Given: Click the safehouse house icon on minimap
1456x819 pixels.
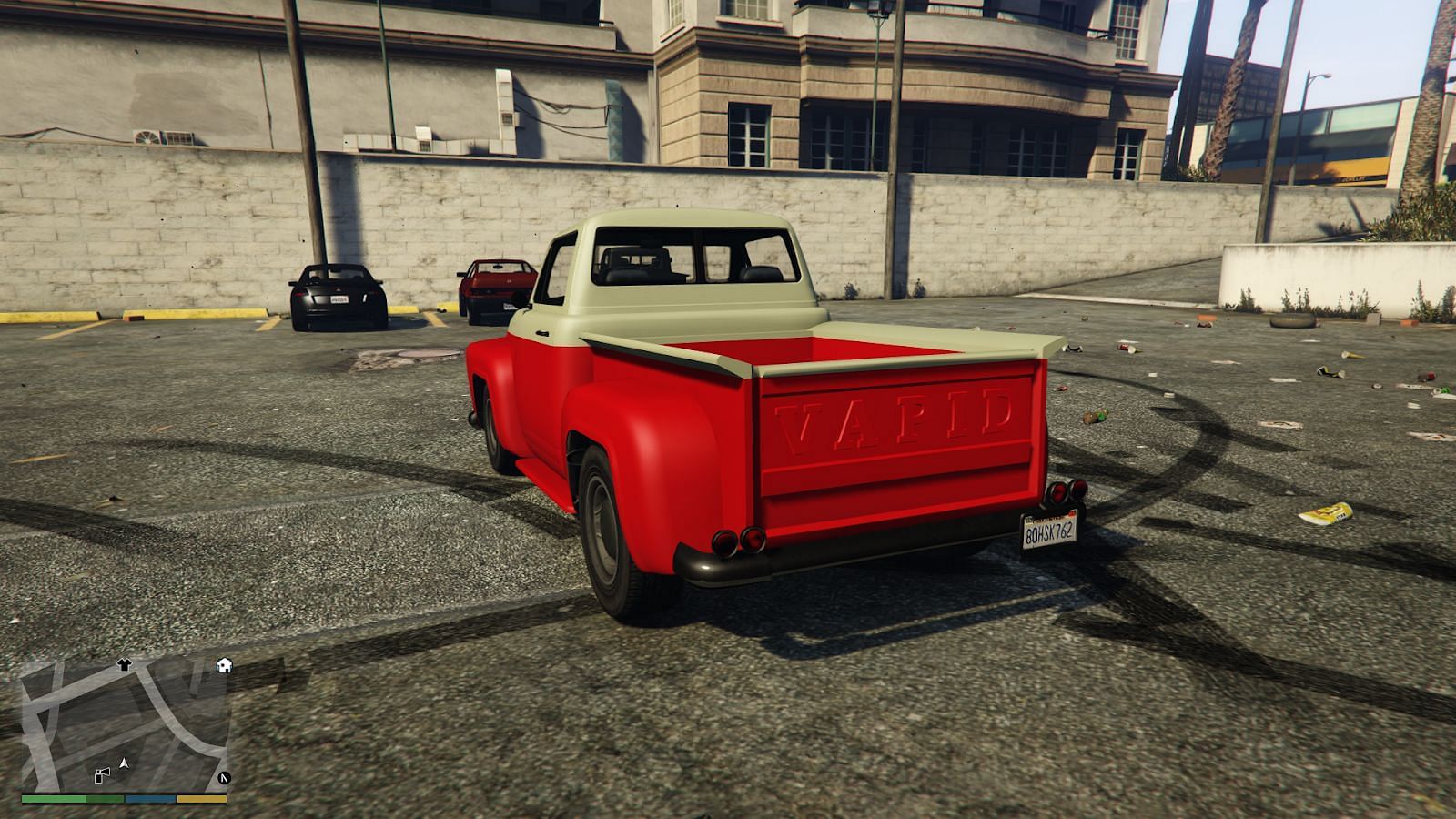Looking at the screenshot, I should pos(223,665).
